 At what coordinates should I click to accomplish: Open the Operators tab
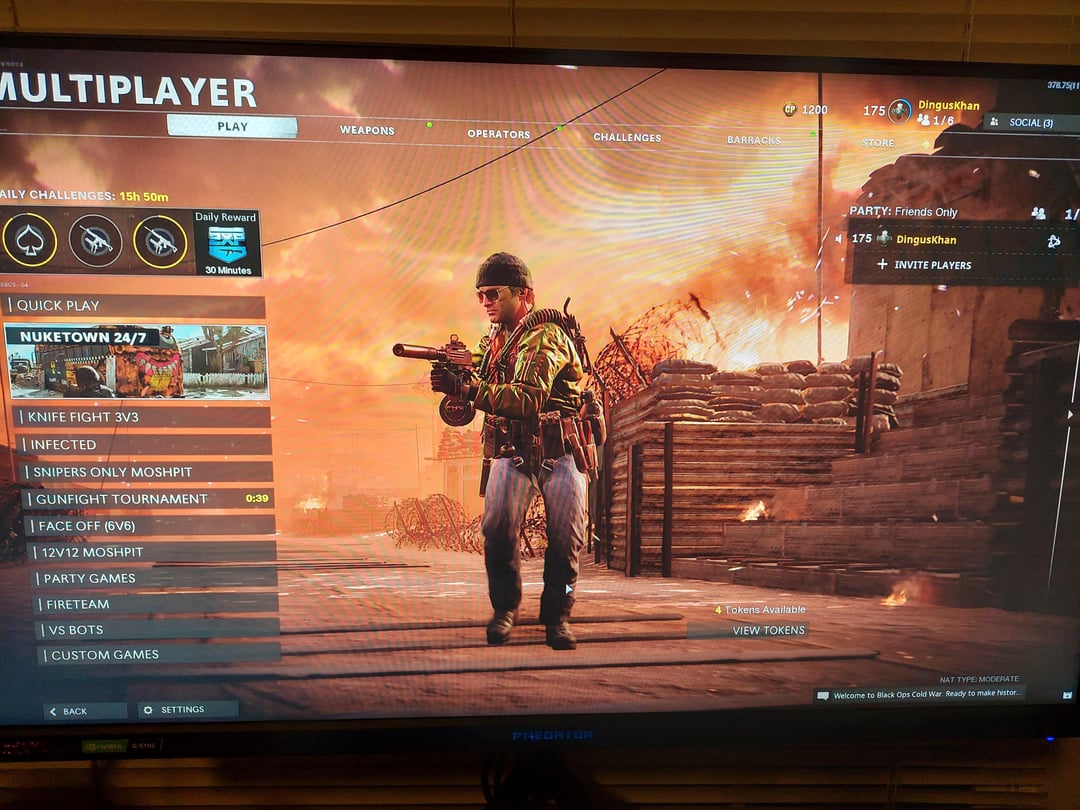(498, 134)
